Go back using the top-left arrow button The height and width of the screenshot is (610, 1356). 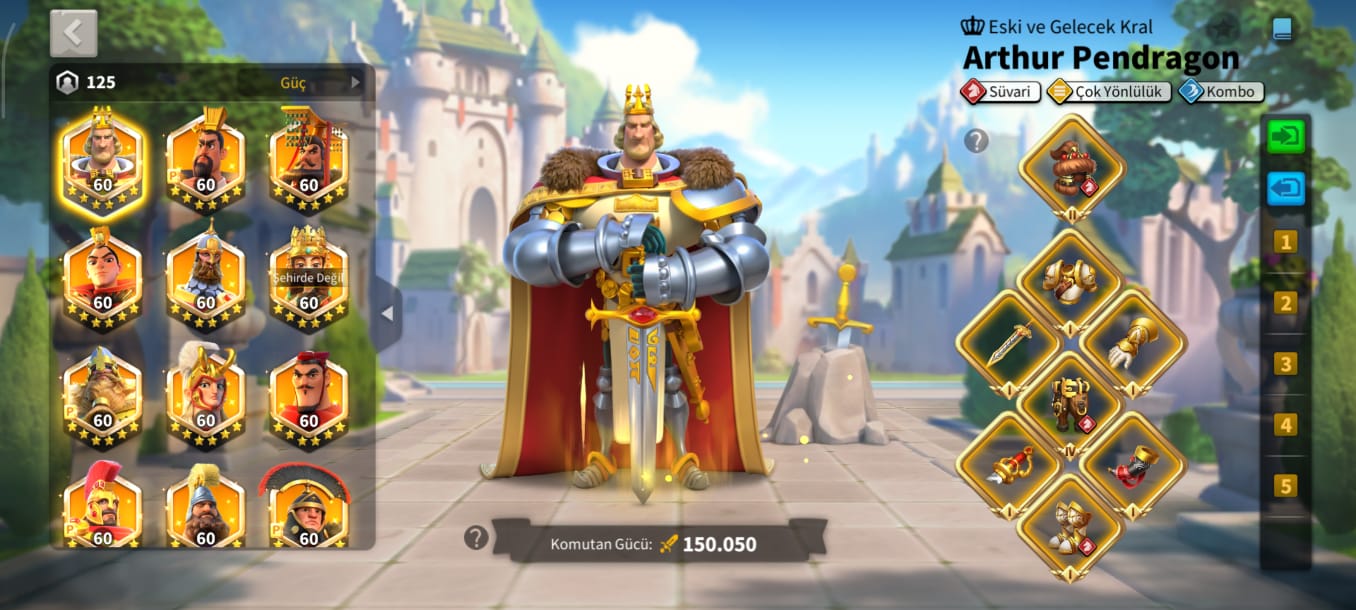click(x=73, y=33)
